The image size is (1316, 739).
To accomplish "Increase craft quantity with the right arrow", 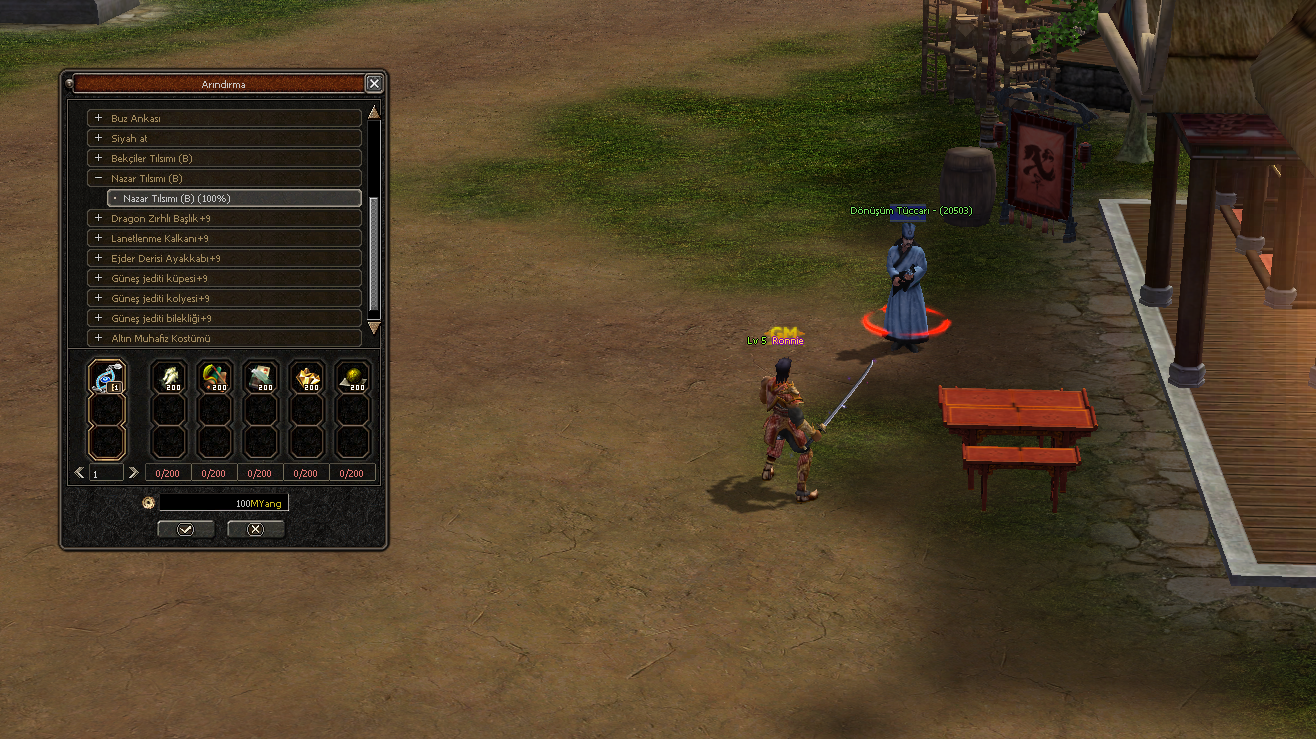I will pyautogui.click(x=134, y=473).
